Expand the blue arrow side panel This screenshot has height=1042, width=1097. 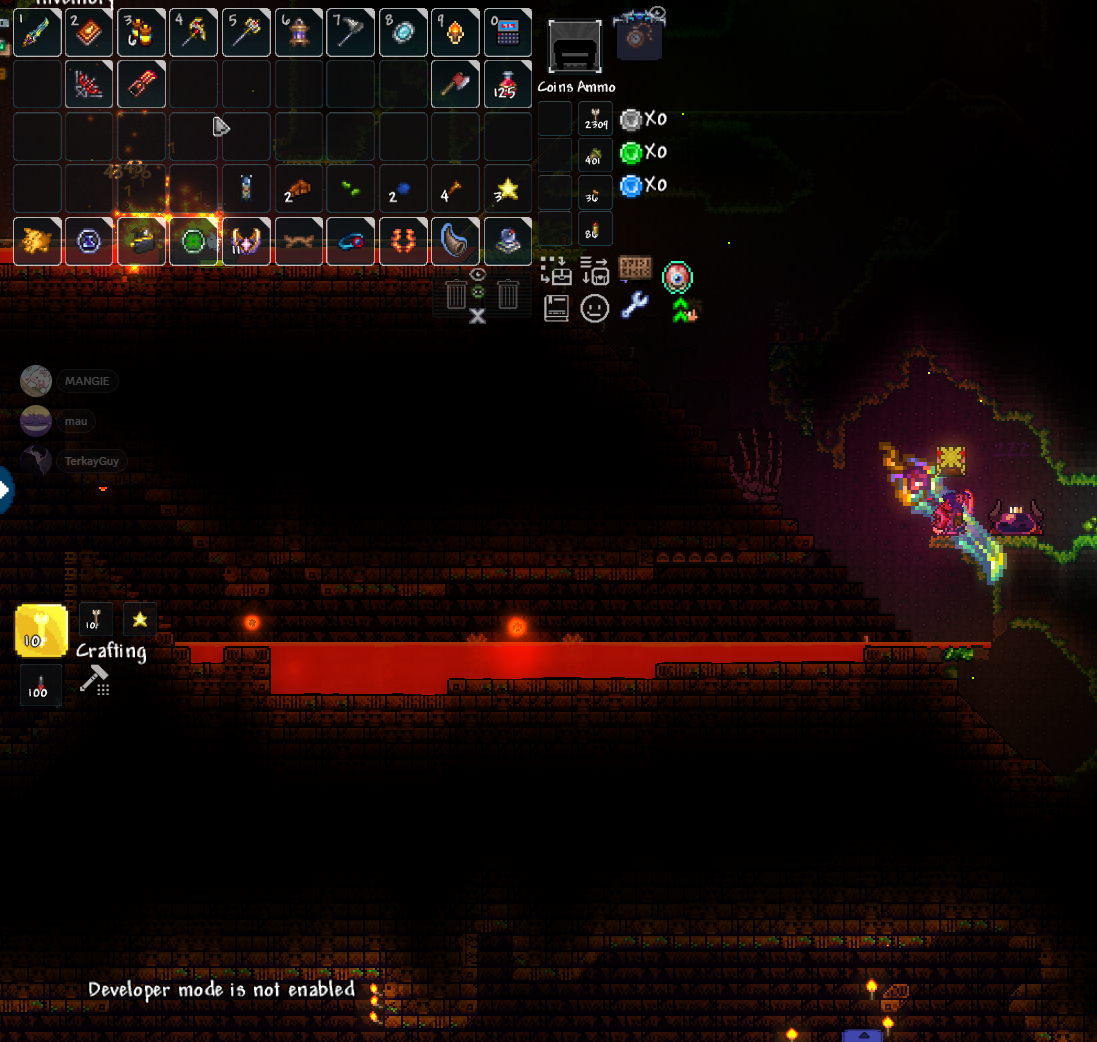[x=5, y=491]
